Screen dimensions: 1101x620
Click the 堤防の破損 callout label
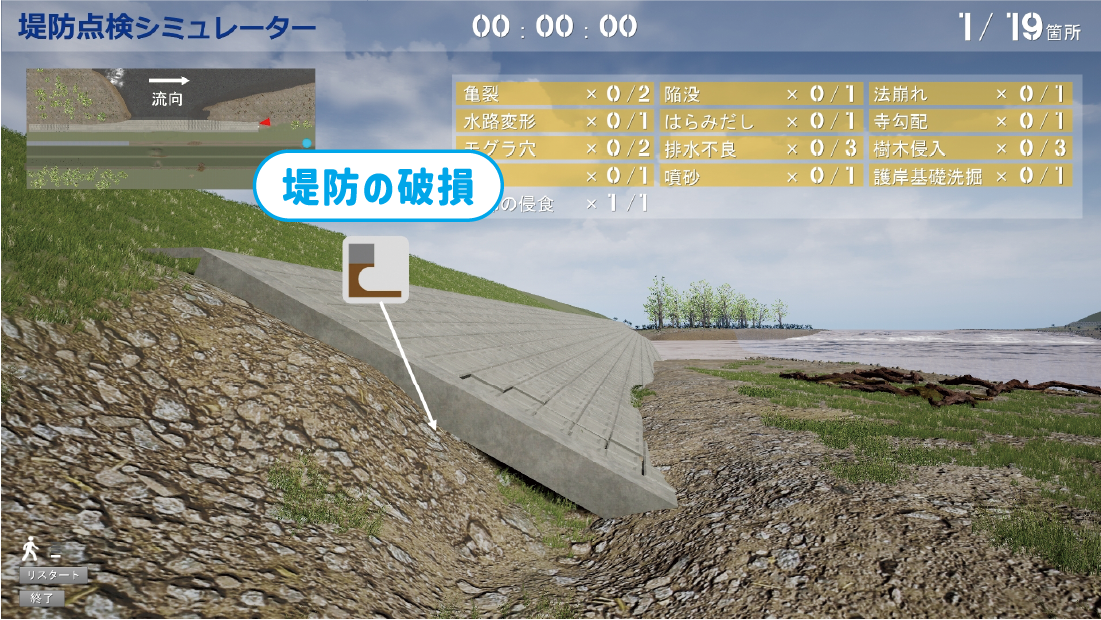coord(377,187)
